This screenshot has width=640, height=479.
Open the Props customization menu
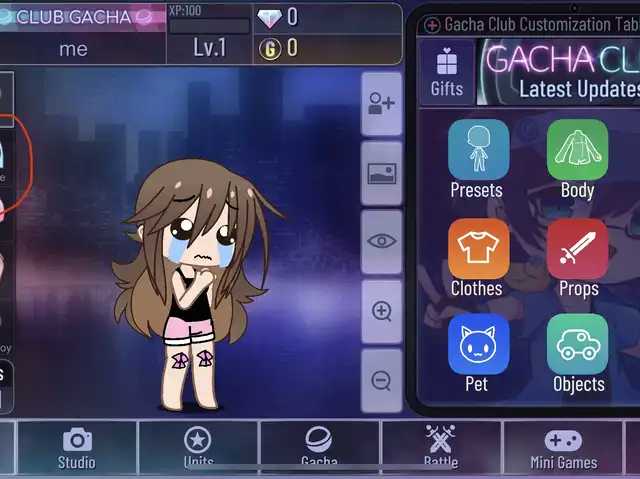pos(577,257)
